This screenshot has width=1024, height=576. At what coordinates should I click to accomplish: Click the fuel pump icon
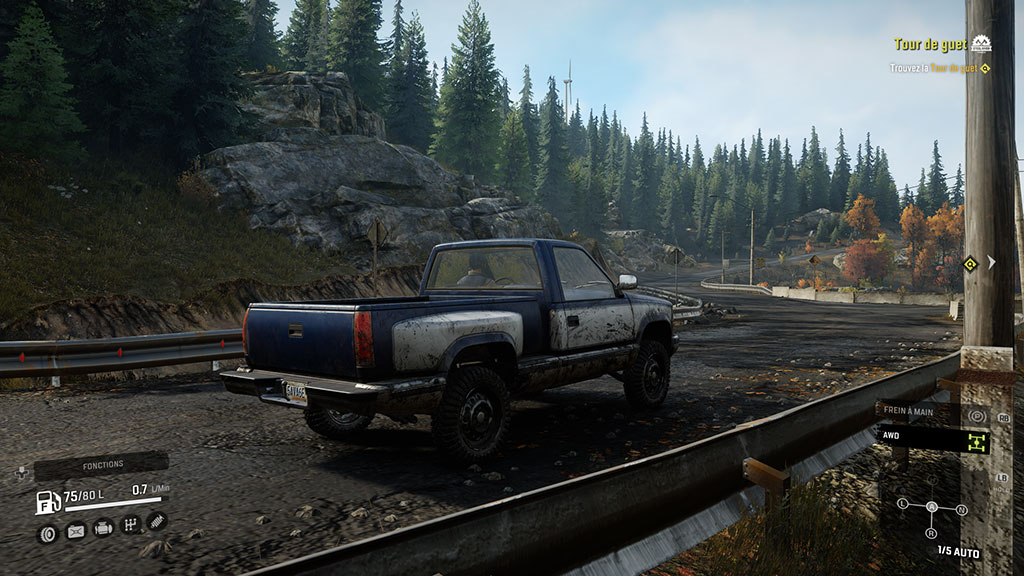(x=48, y=502)
